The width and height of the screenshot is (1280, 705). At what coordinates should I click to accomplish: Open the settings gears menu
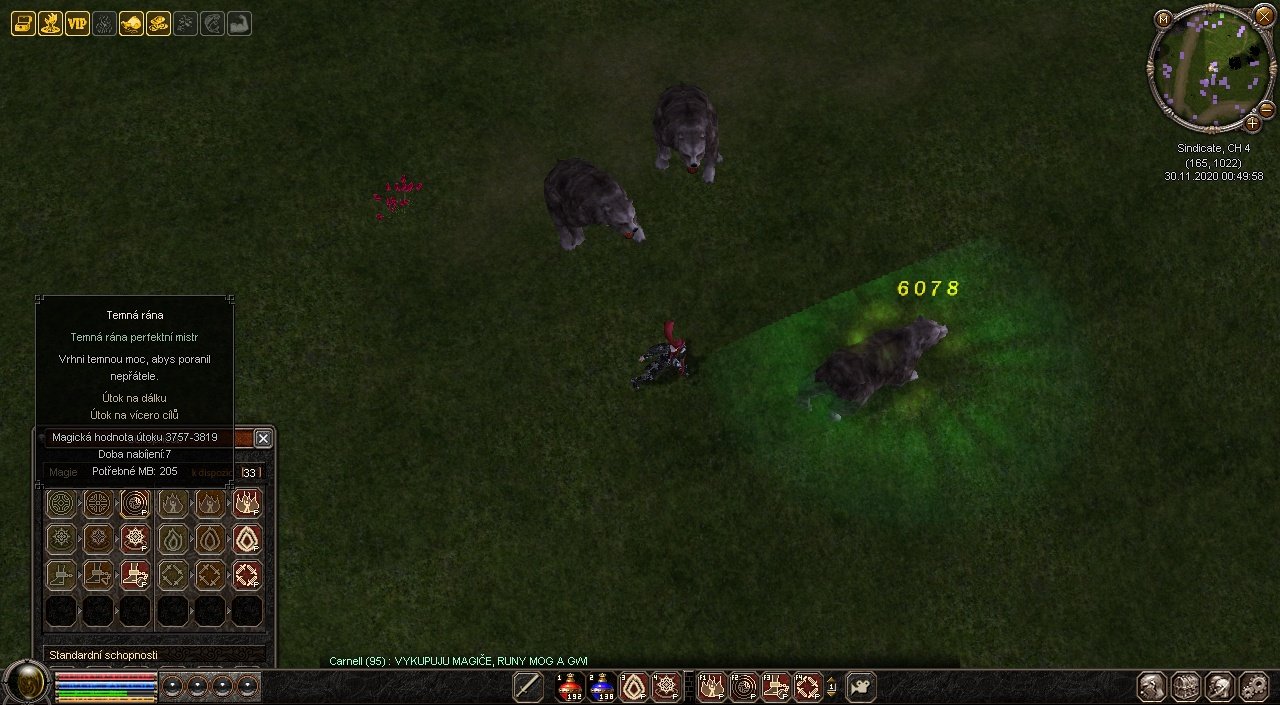click(1253, 687)
